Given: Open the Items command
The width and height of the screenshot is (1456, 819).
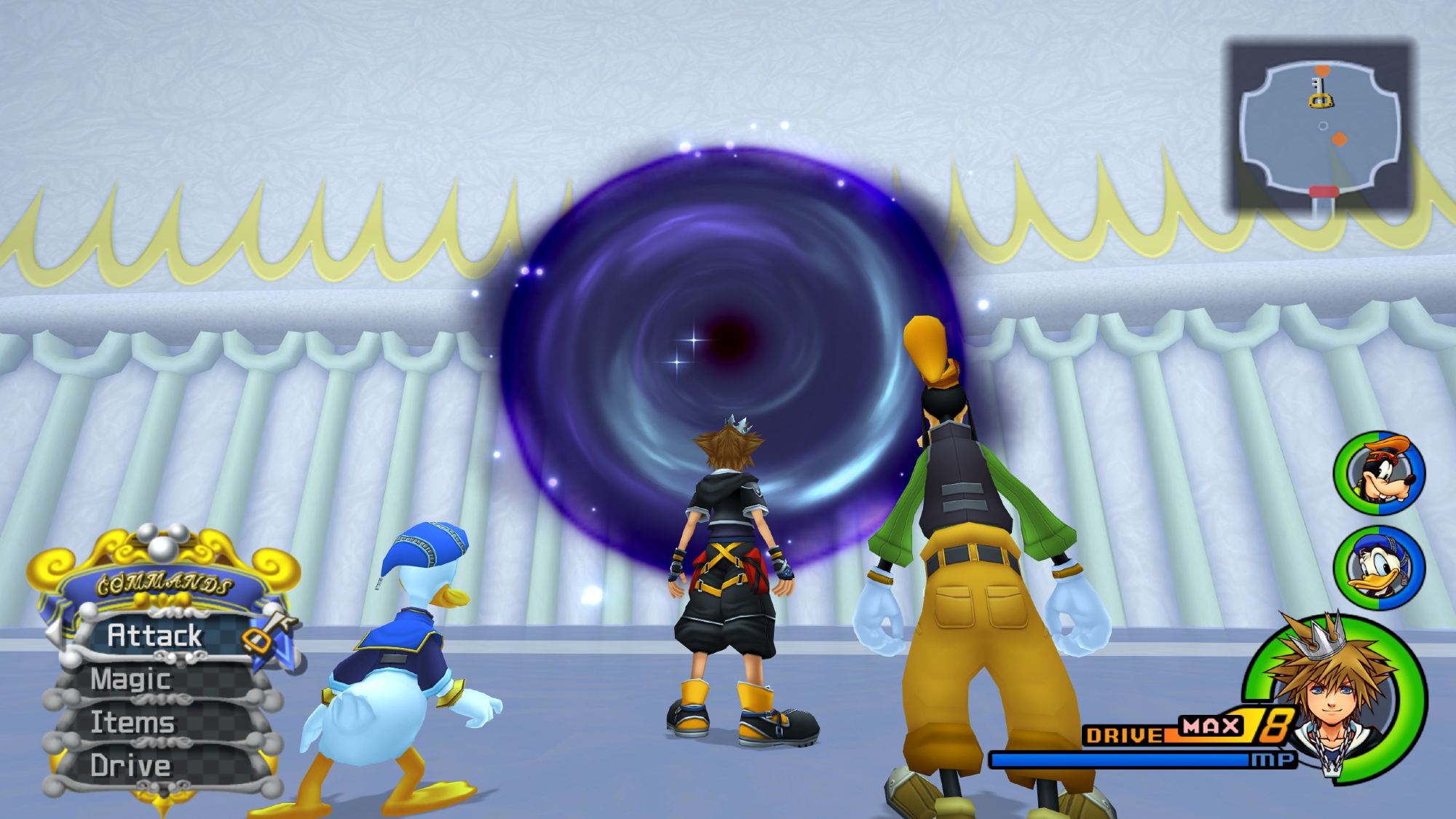Looking at the screenshot, I should 132,722.
